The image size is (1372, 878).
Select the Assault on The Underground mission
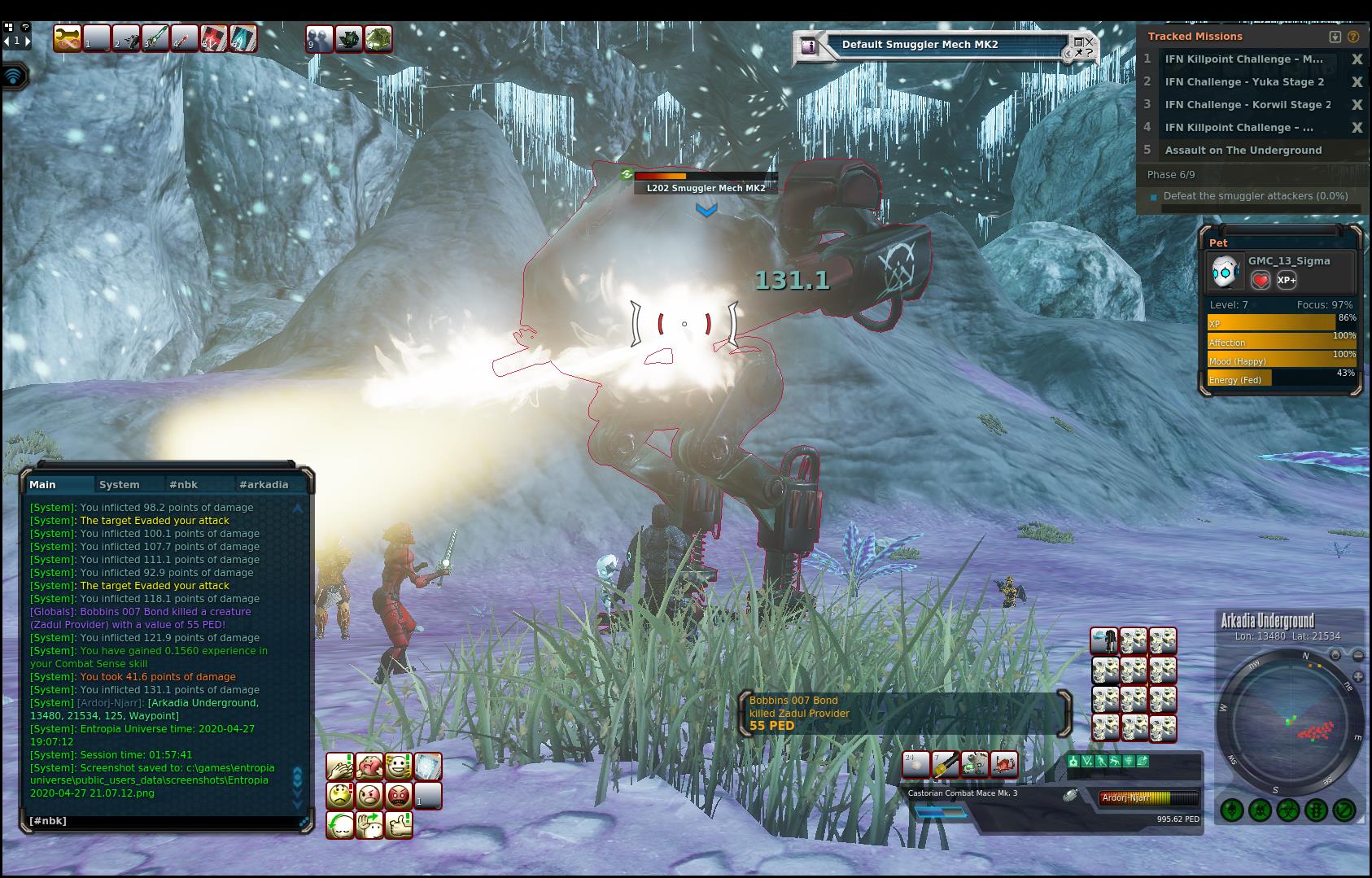1243,151
